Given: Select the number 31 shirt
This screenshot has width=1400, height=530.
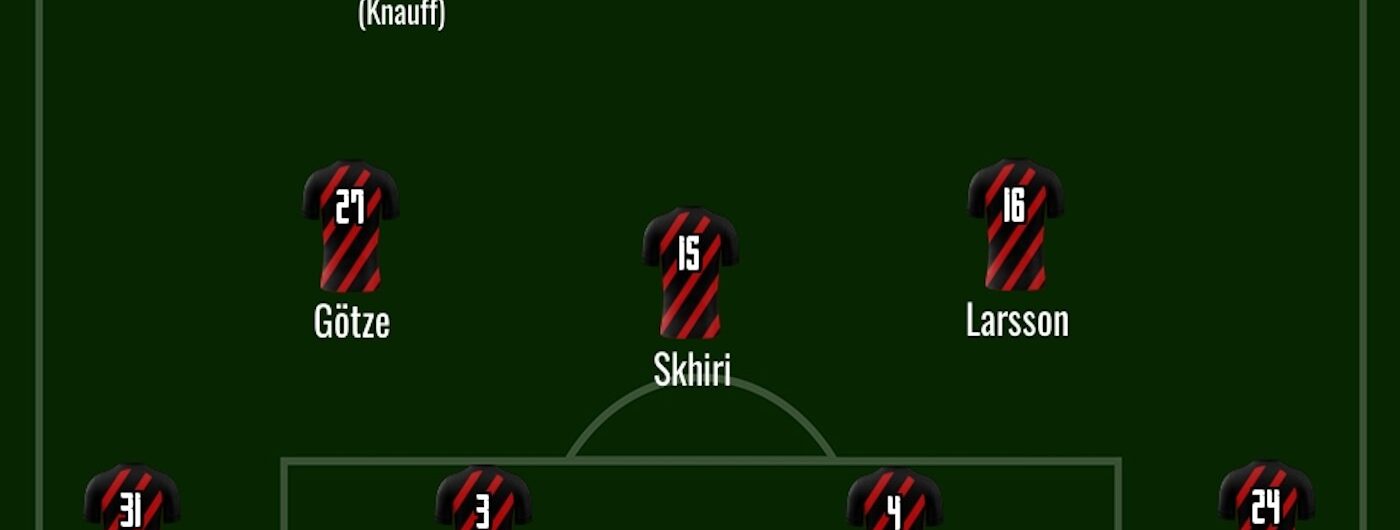Looking at the screenshot, I should click(132, 498).
